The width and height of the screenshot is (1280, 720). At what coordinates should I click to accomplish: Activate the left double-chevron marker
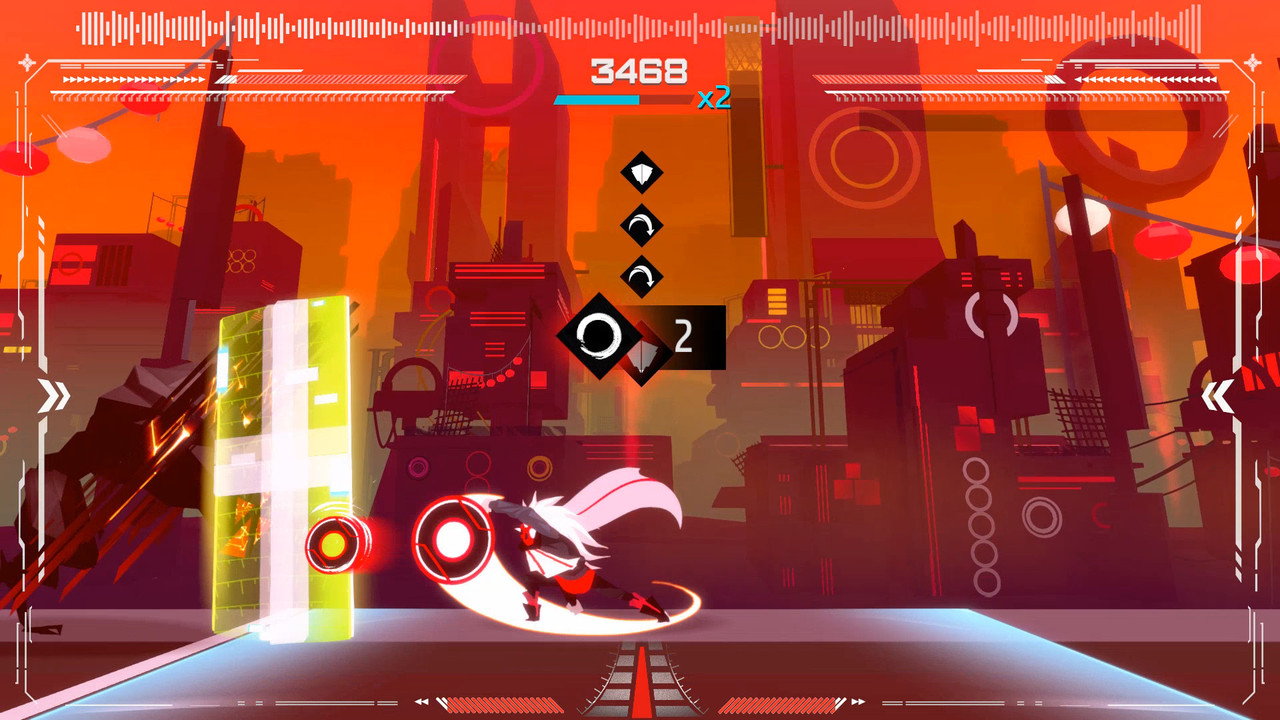tap(54, 396)
